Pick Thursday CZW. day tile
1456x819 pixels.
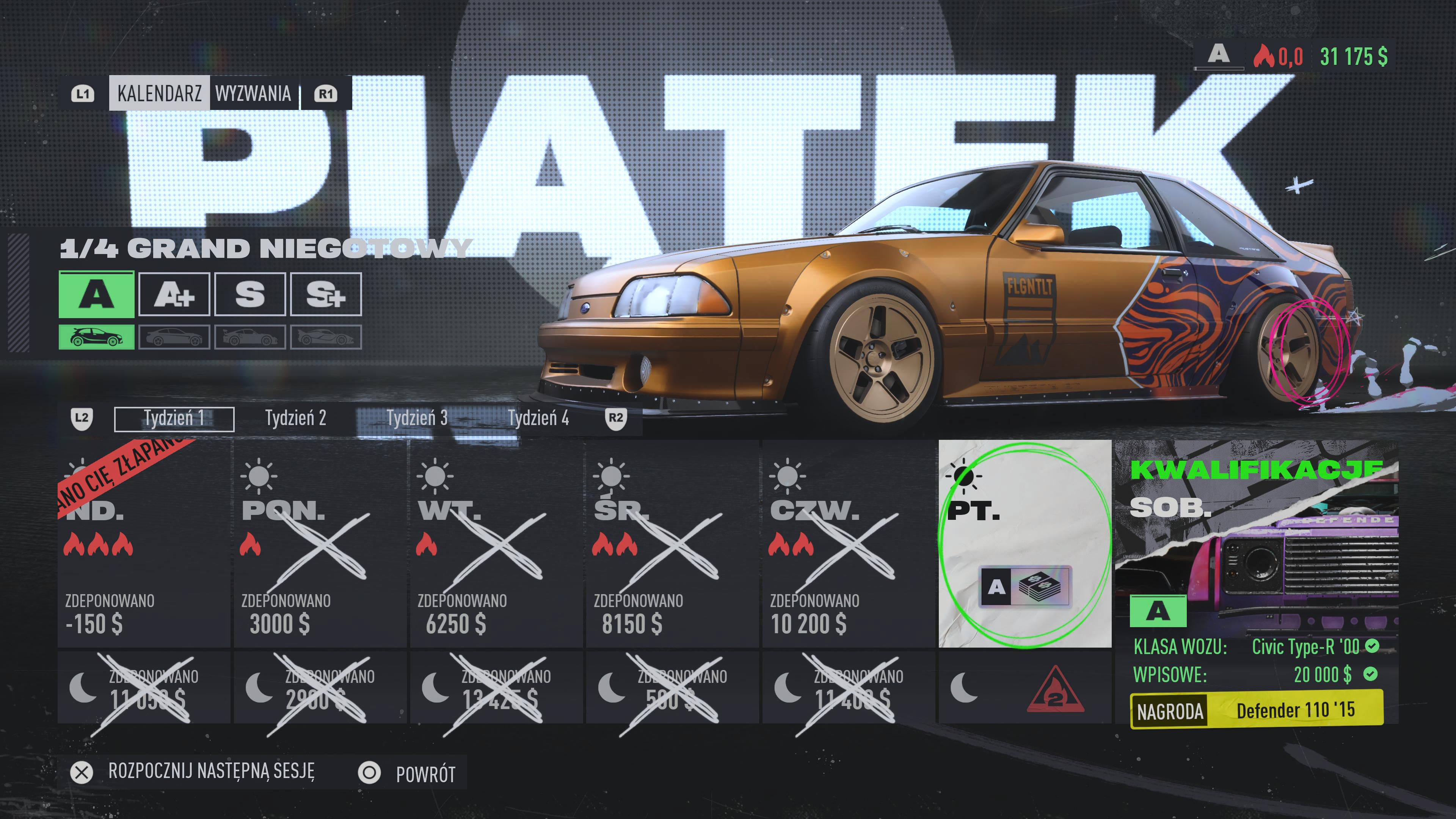(x=849, y=544)
